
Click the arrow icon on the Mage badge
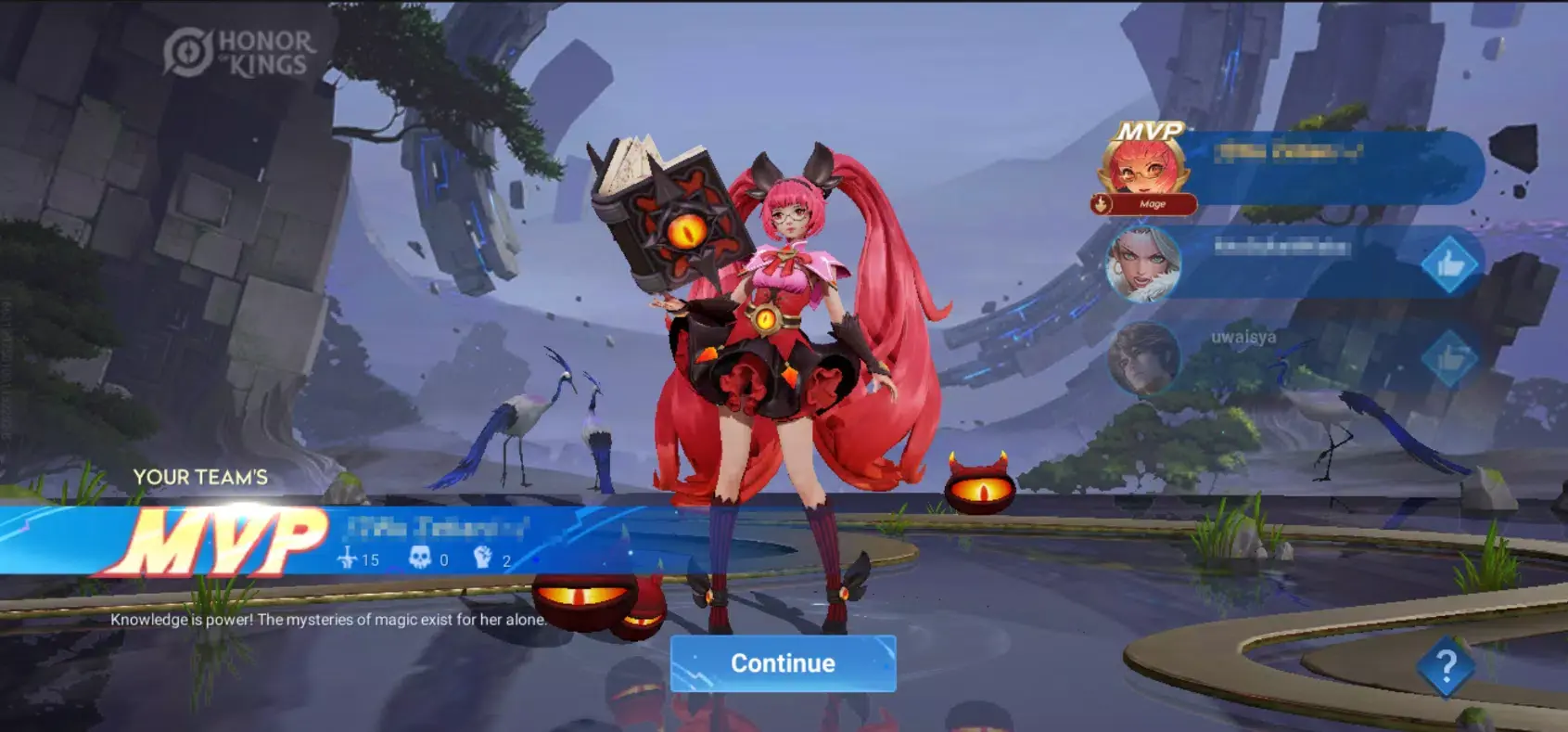[1100, 202]
